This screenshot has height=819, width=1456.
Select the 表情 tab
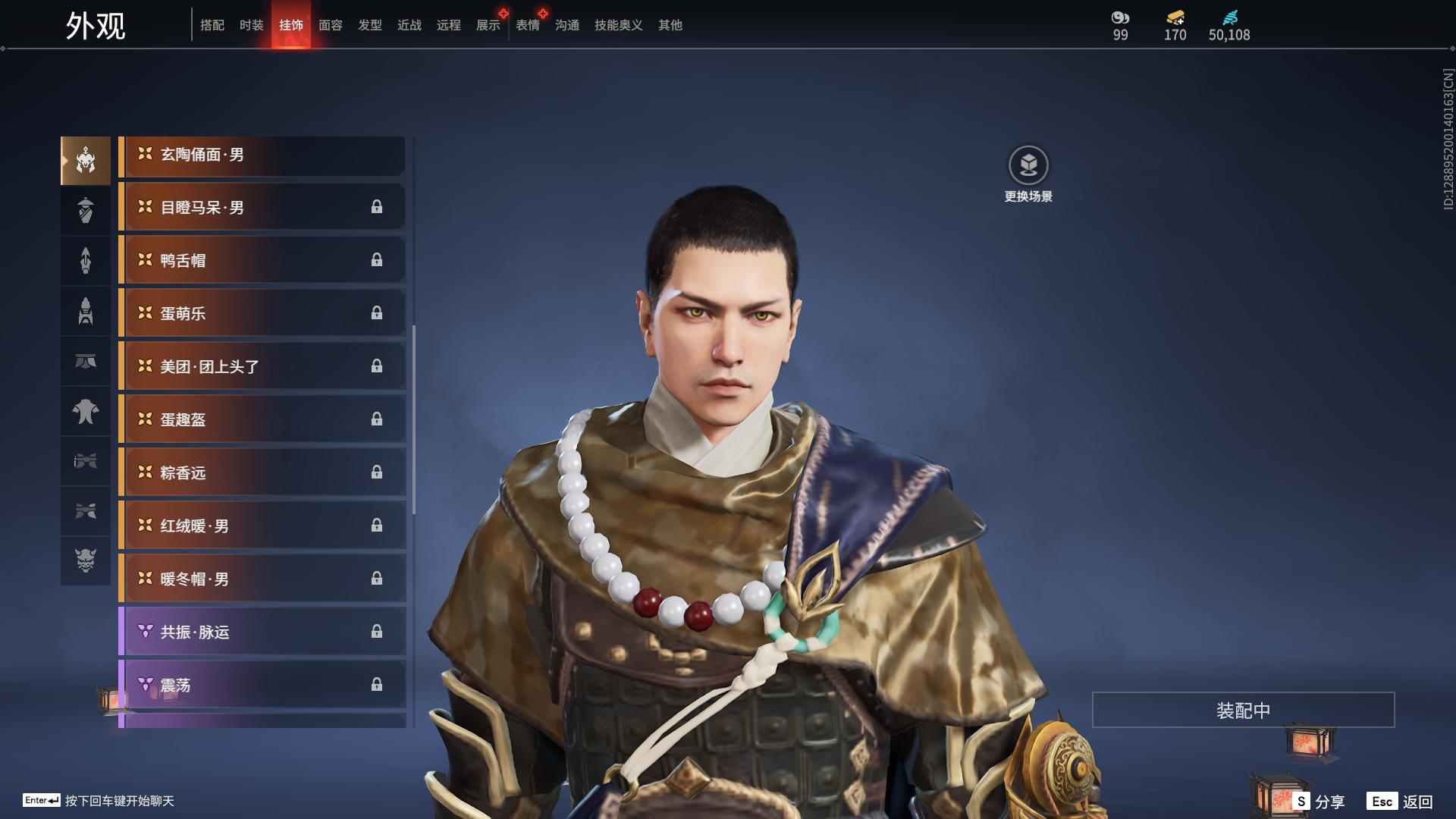point(528,25)
